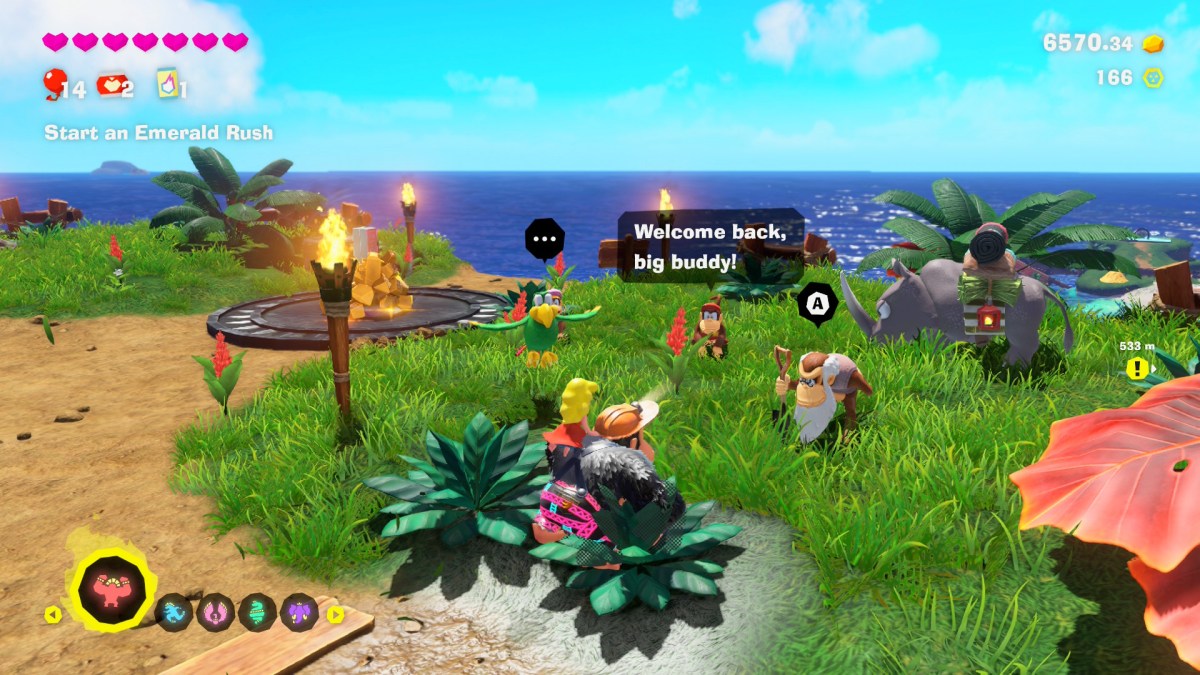Image resolution: width=1200 pixels, height=675 pixels.
Task: Select the red balloon item icon
Action: (x=54, y=84)
